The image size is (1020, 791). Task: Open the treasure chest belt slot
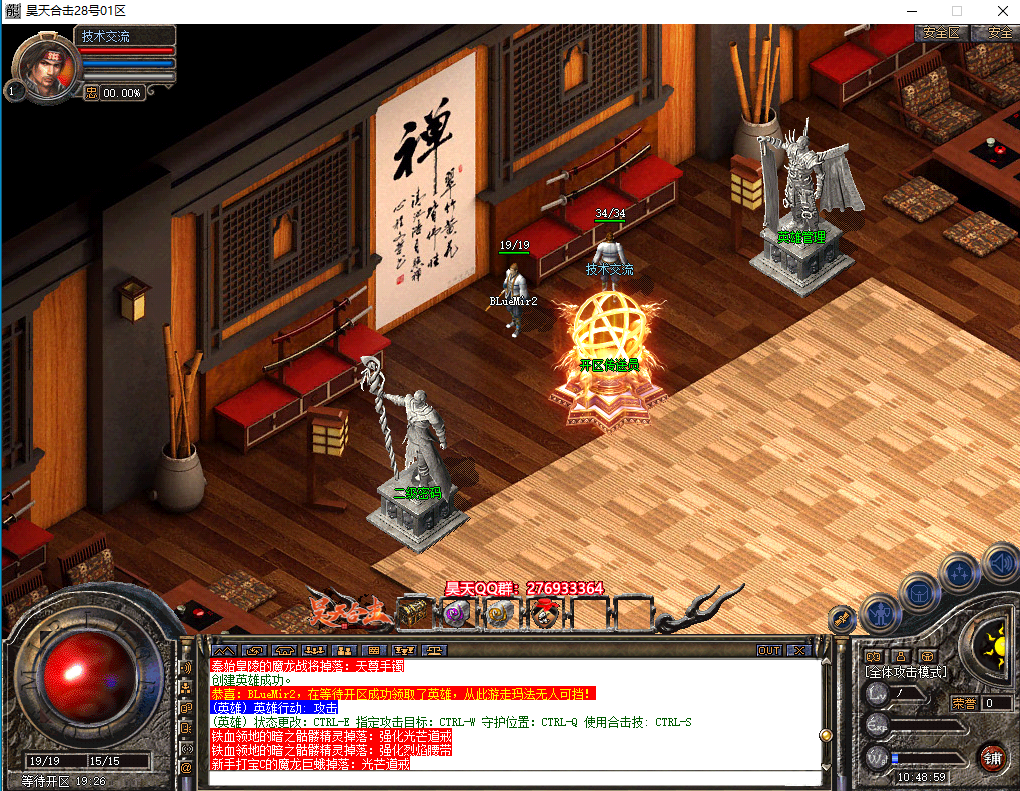[x=415, y=612]
